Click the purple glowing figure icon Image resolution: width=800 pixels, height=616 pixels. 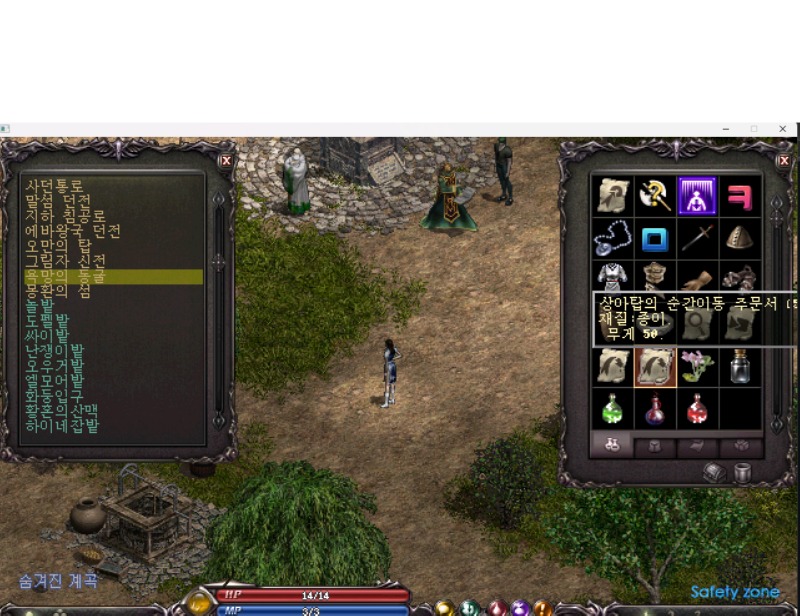[x=698, y=195]
